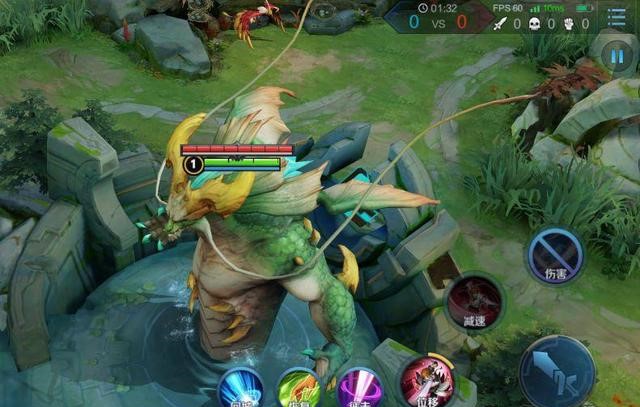Image resolution: width=640 pixels, height=407 pixels.
Task: Activate the 伤害 damage skill
Action: [x=555, y=255]
